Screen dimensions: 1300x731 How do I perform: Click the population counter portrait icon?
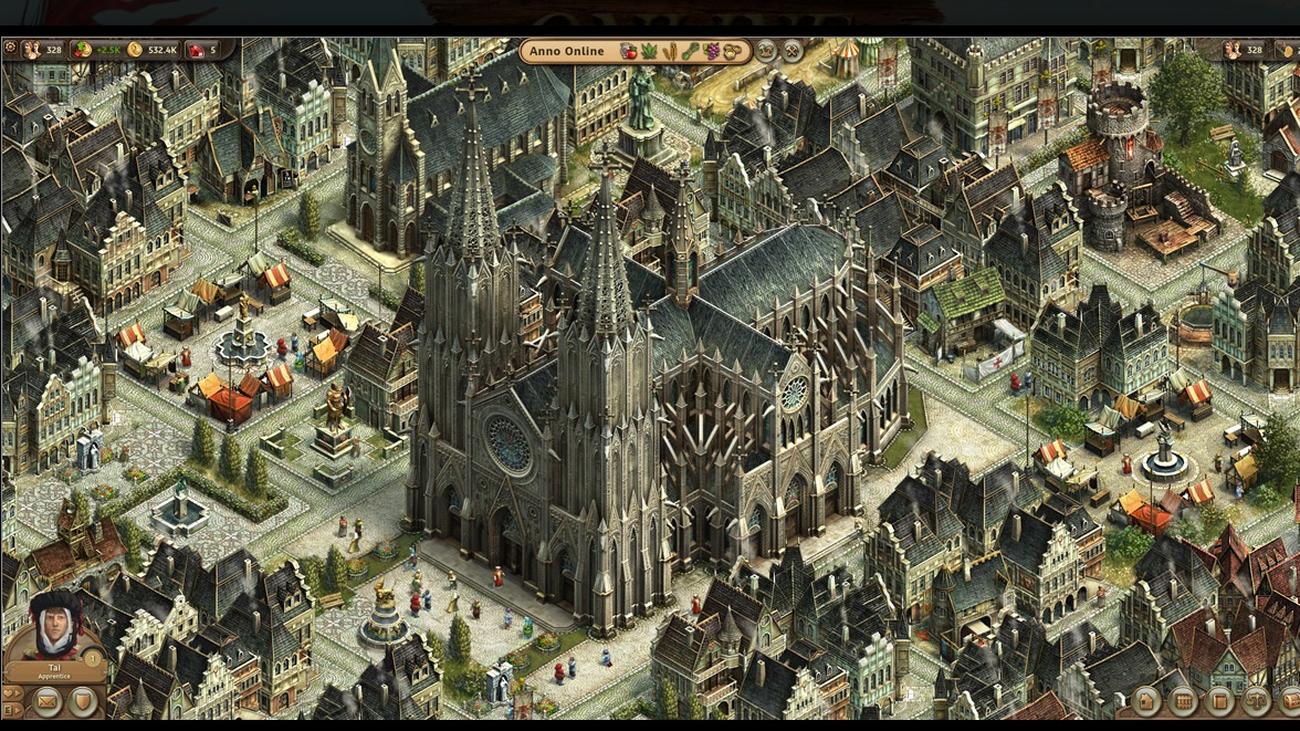pos(31,49)
